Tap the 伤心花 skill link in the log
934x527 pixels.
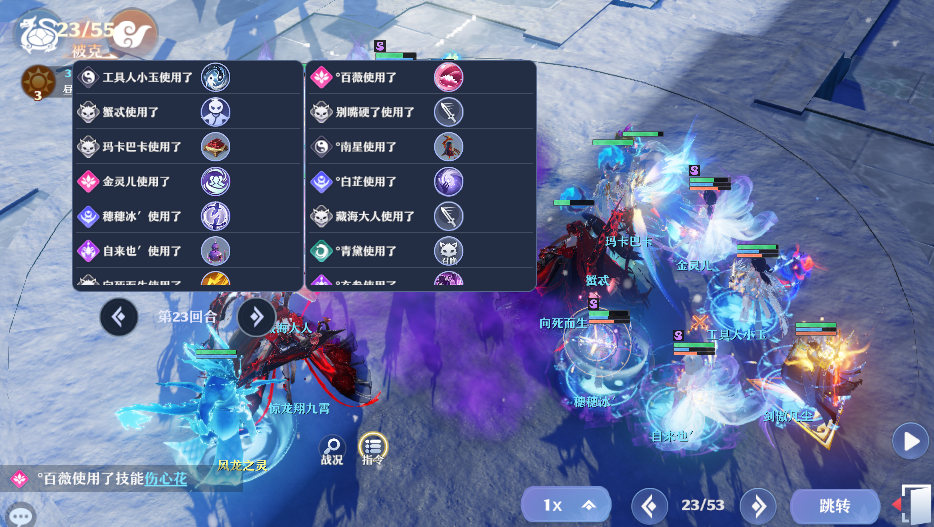(x=166, y=479)
